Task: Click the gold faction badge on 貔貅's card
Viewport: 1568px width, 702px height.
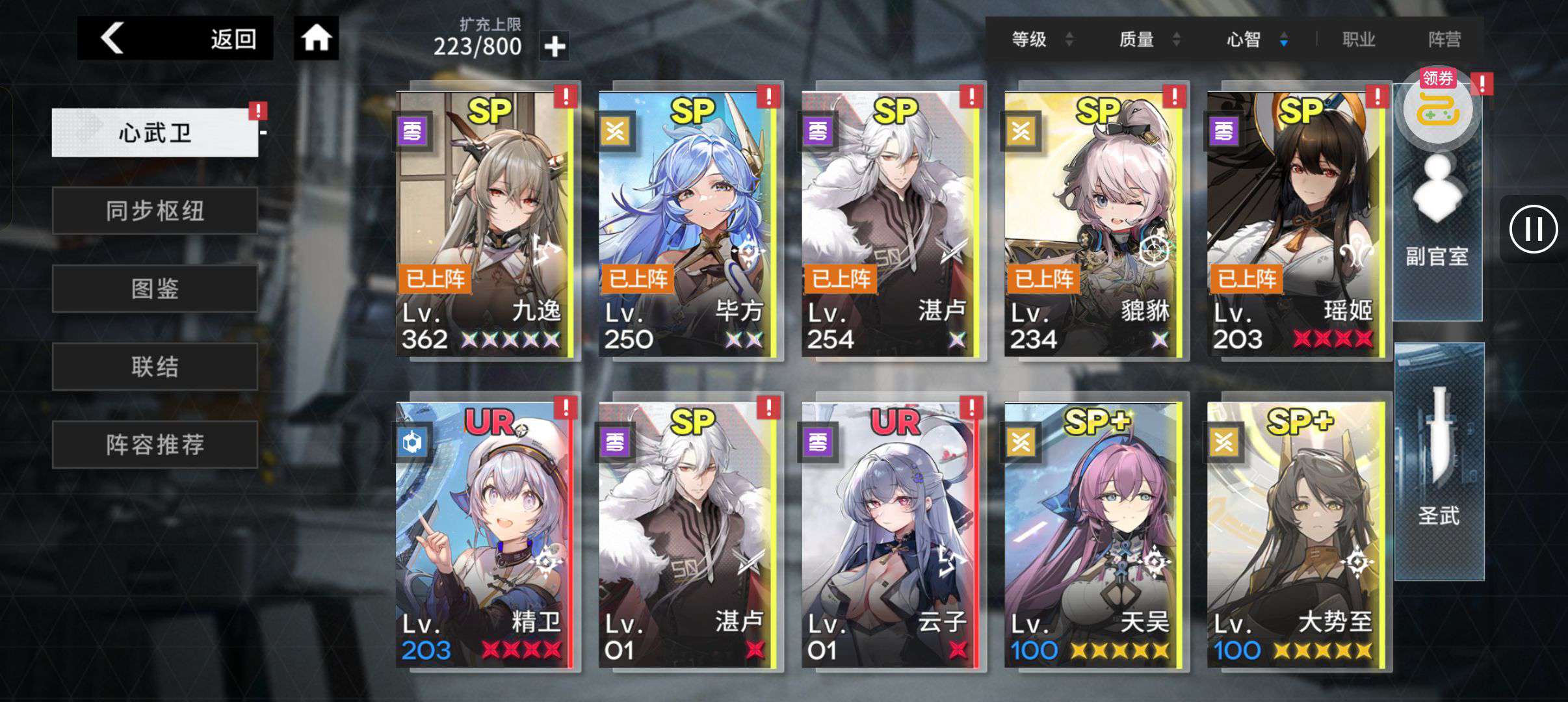Action: 1021,132
